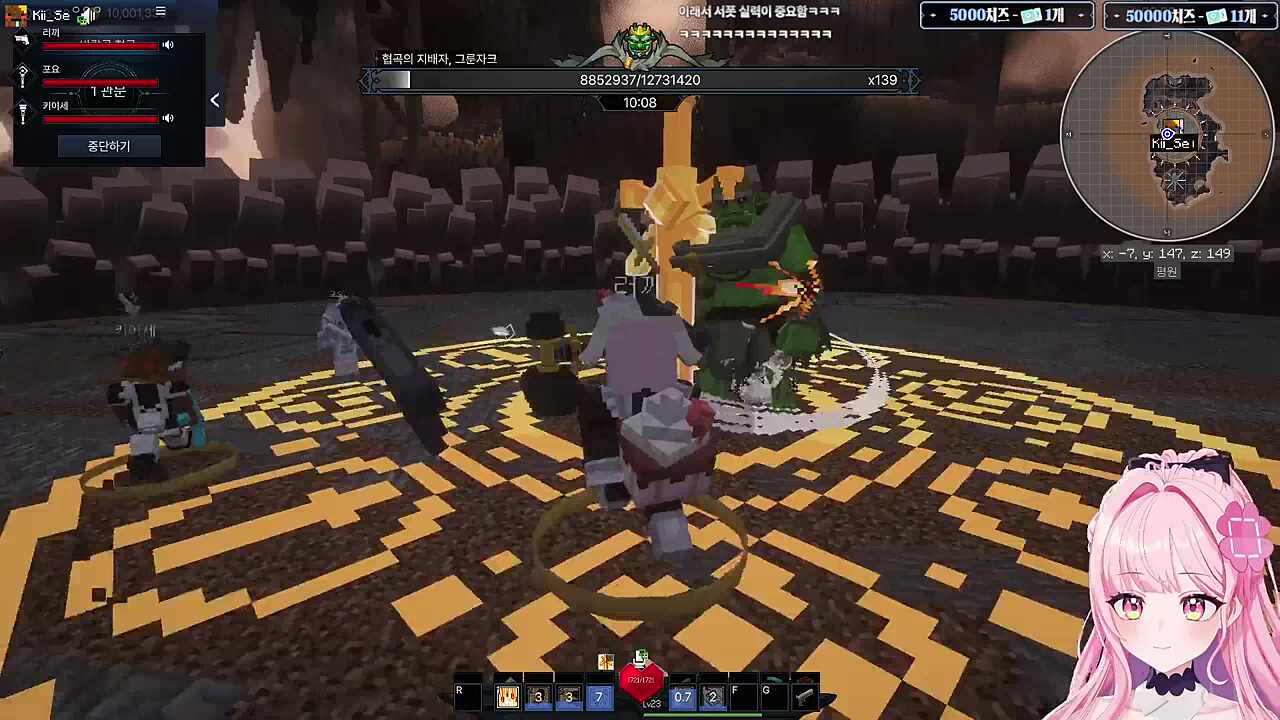Select the Kii_Se player head avatar

[x=15, y=15]
